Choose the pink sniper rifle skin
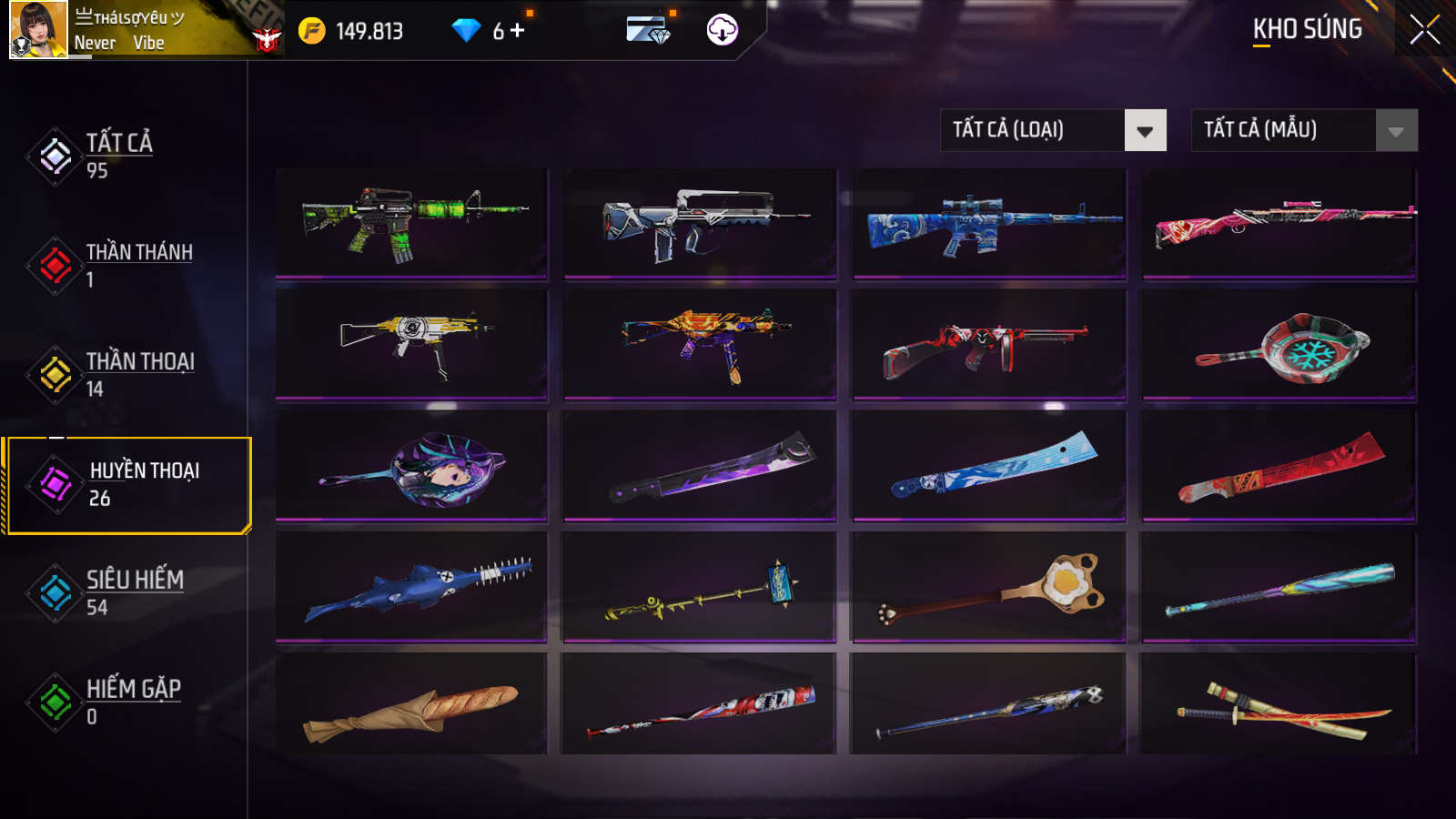Screen dimensions: 1456x819 [1279, 222]
